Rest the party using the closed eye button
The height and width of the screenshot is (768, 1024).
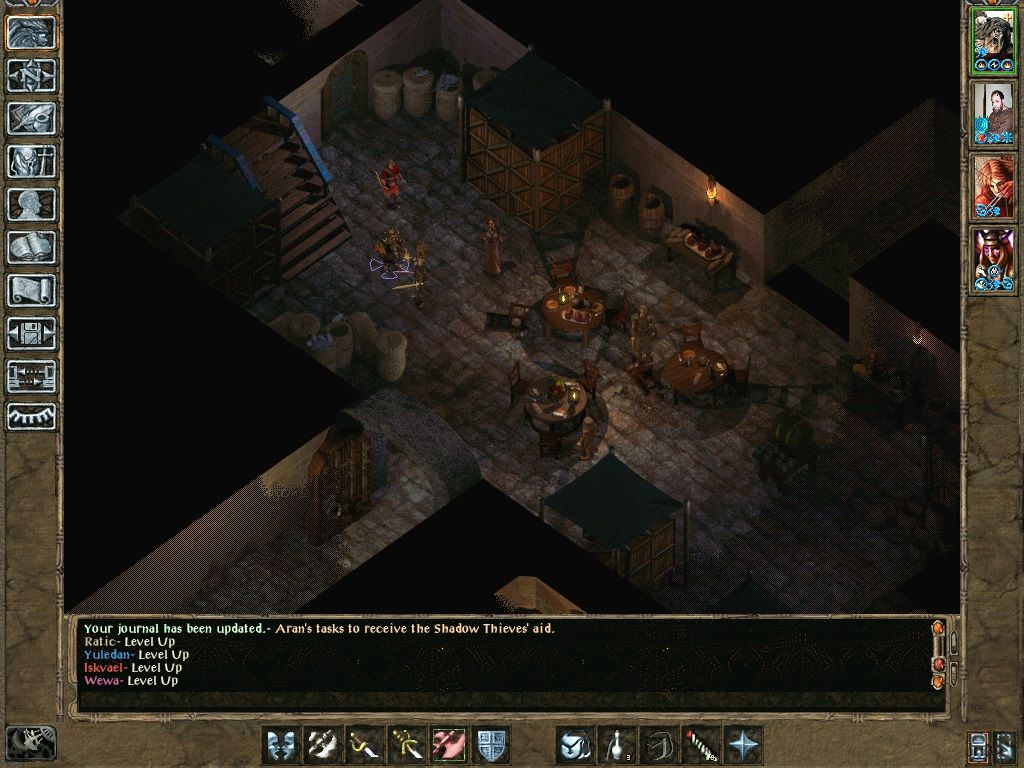coord(32,417)
